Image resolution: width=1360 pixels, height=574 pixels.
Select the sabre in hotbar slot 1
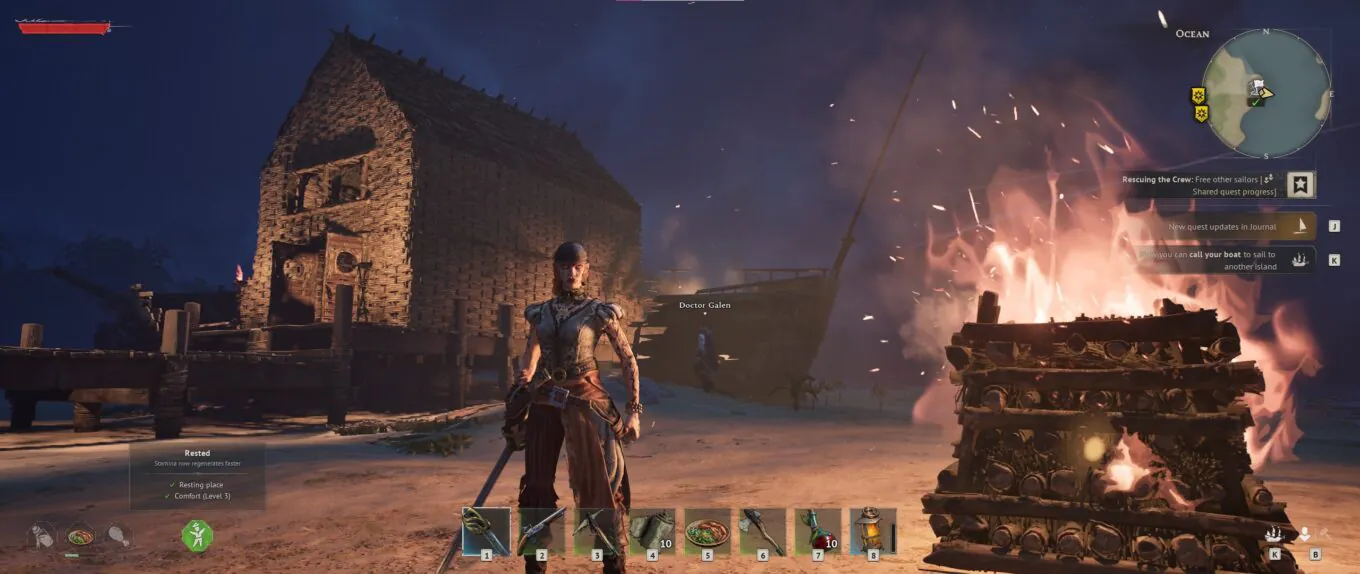point(486,531)
